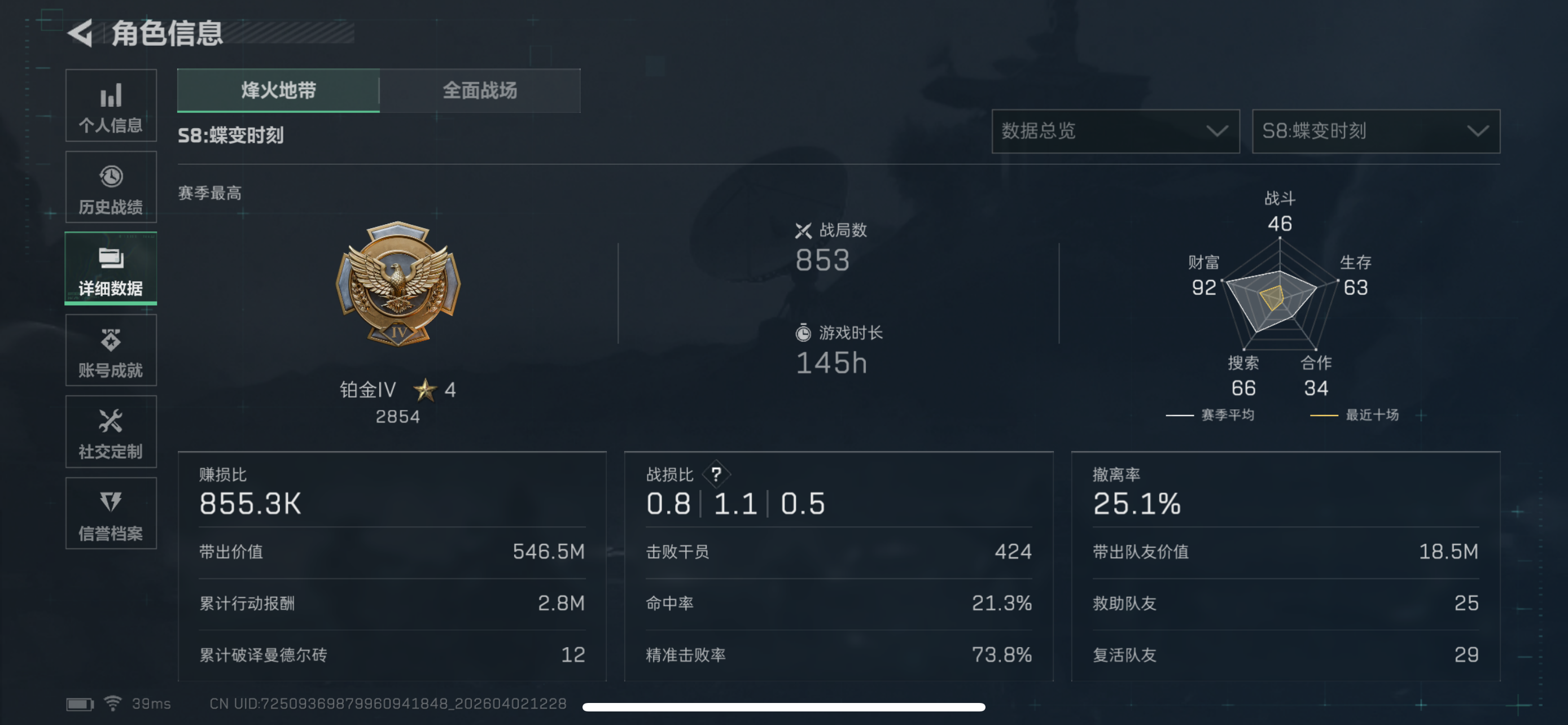Open the 个人信息 panel in the sidebar
The width and height of the screenshot is (1568, 725).
(110, 106)
